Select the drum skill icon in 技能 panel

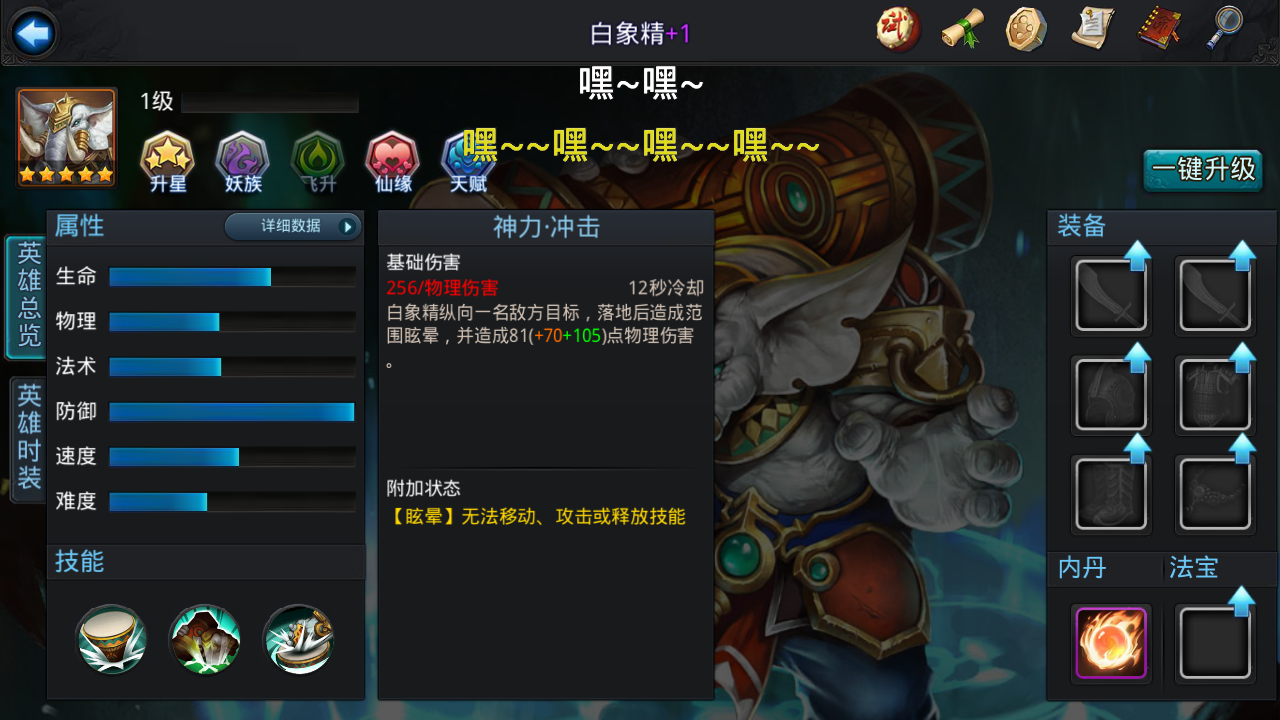click(x=111, y=640)
